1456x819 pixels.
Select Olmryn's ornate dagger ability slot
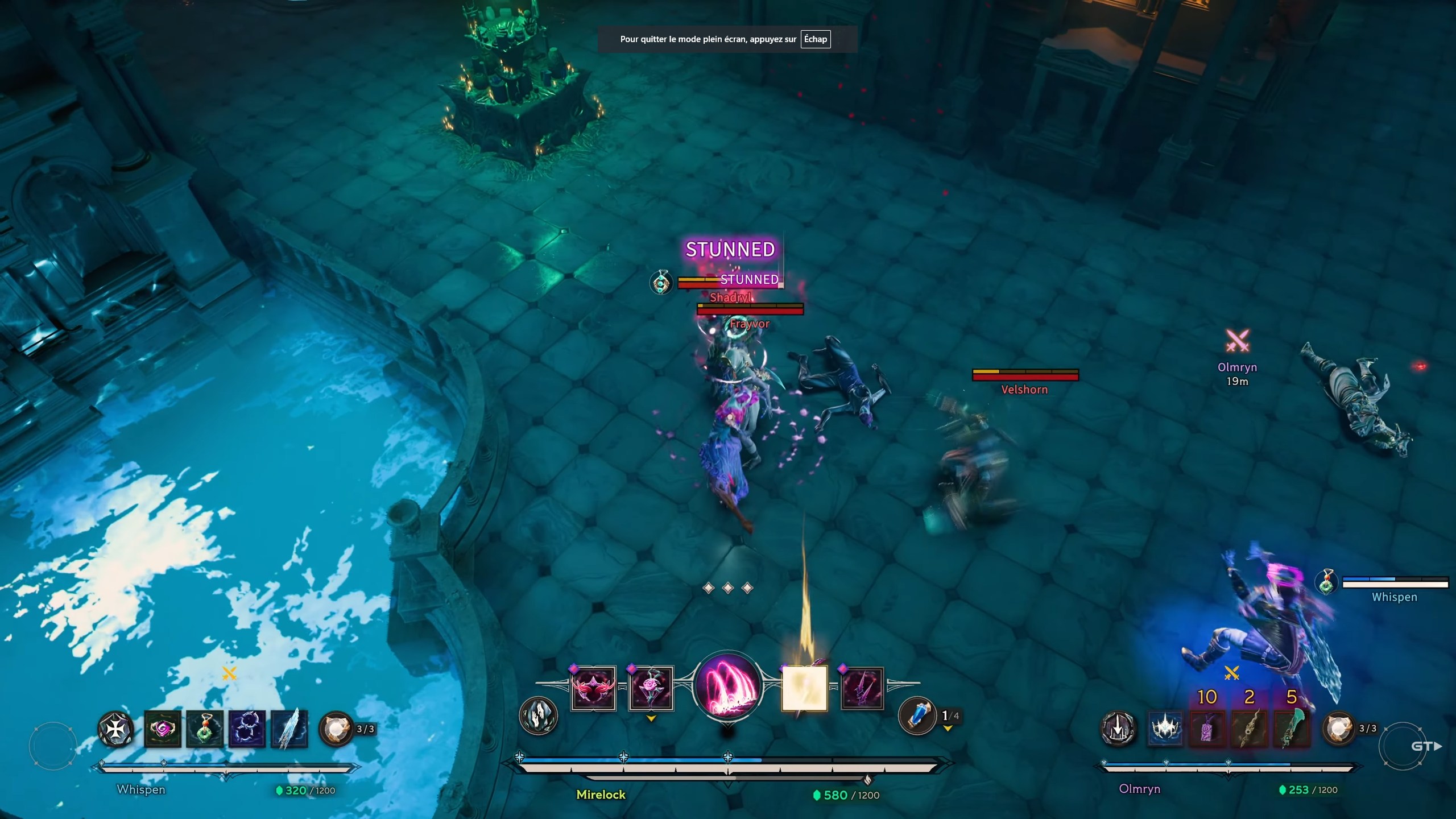(x=1250, y=729)
